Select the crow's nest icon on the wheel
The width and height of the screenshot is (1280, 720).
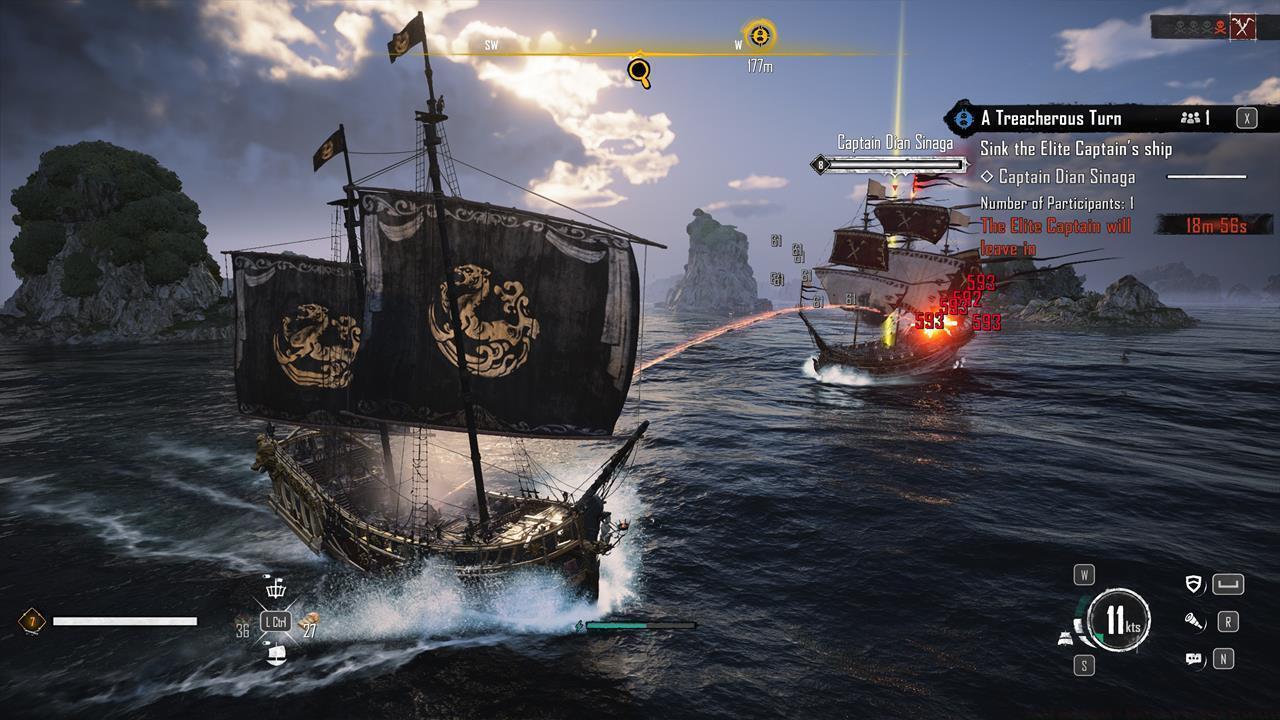(x=275, y=590)
